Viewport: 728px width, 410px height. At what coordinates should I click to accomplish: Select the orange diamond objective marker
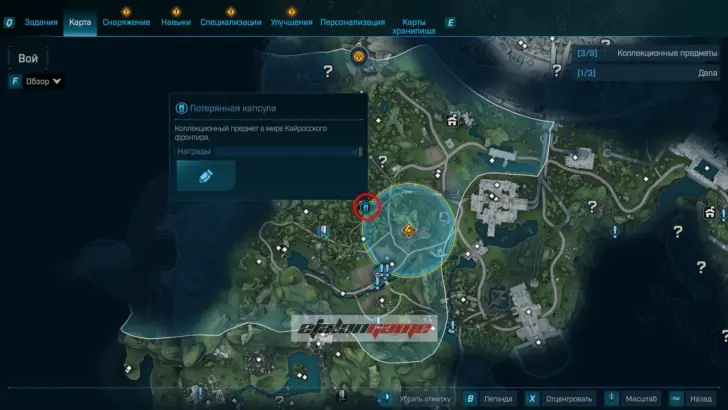[408, 231]
